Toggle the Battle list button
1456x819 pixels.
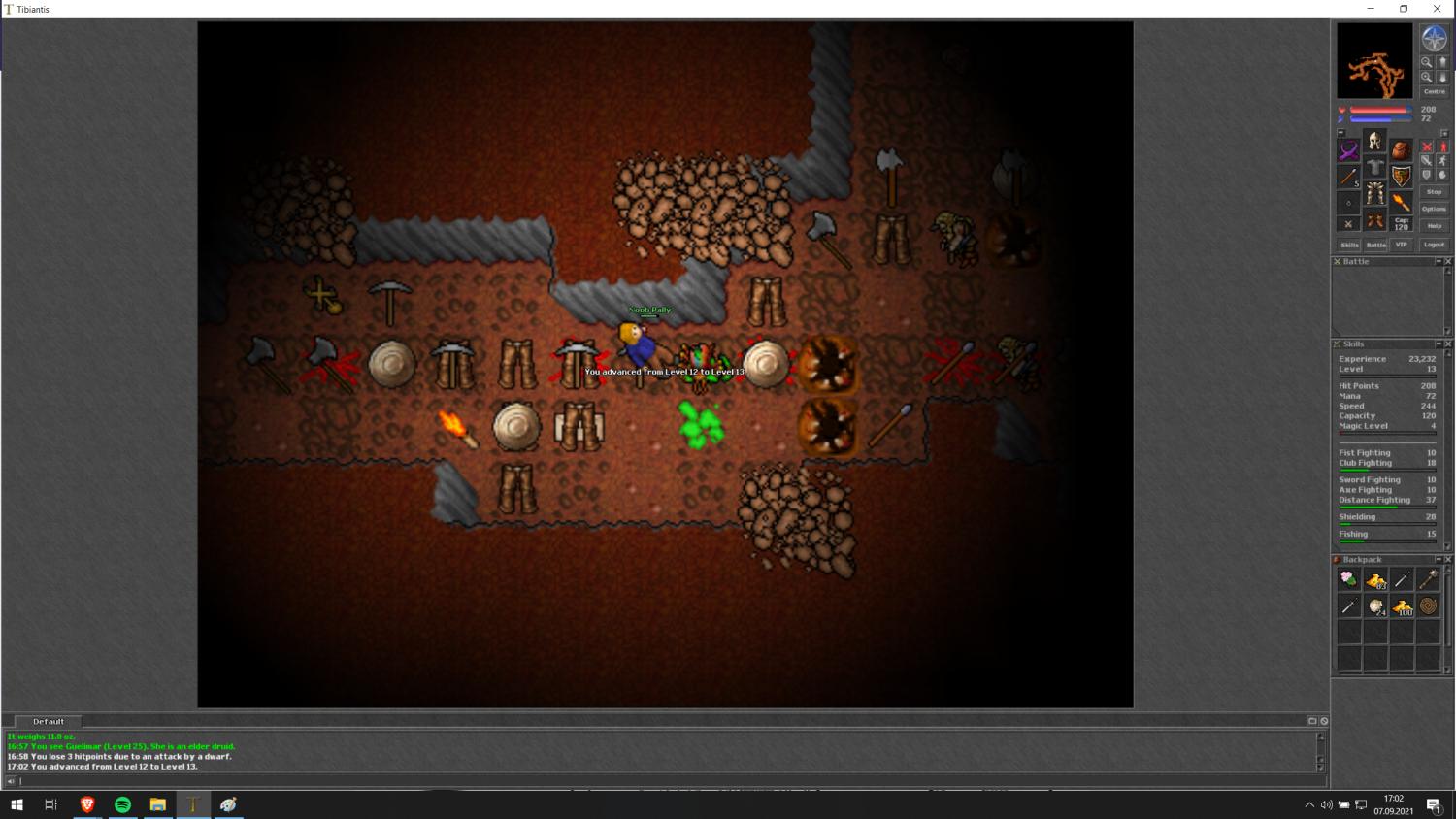pos(1375,245)
